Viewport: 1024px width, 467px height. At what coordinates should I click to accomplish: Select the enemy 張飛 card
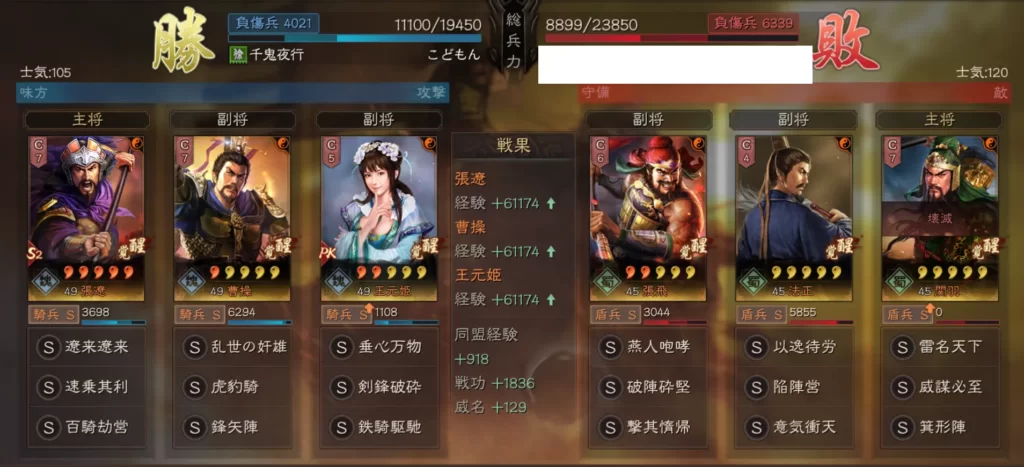(647, 216)
